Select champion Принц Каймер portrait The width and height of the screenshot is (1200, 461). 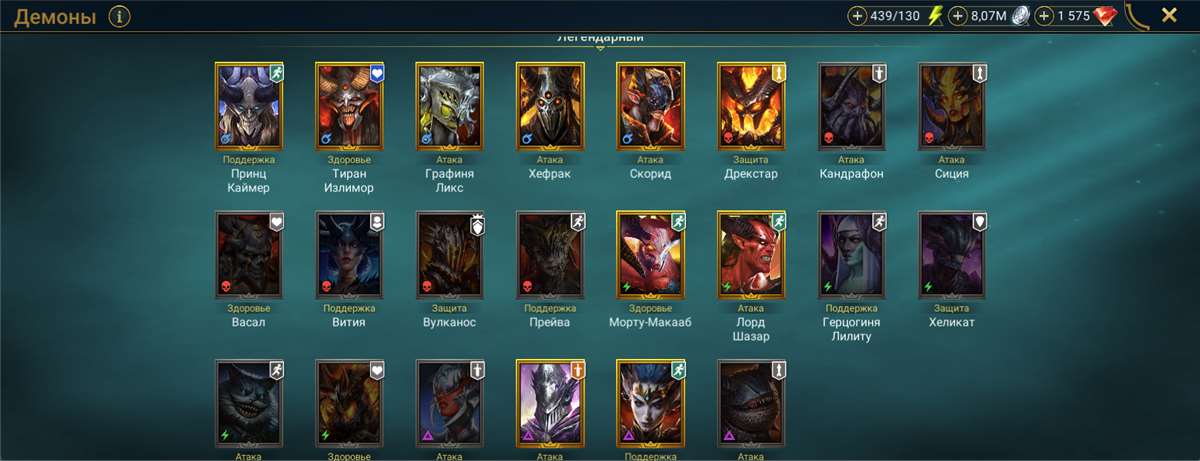click(x=250, y=105)
